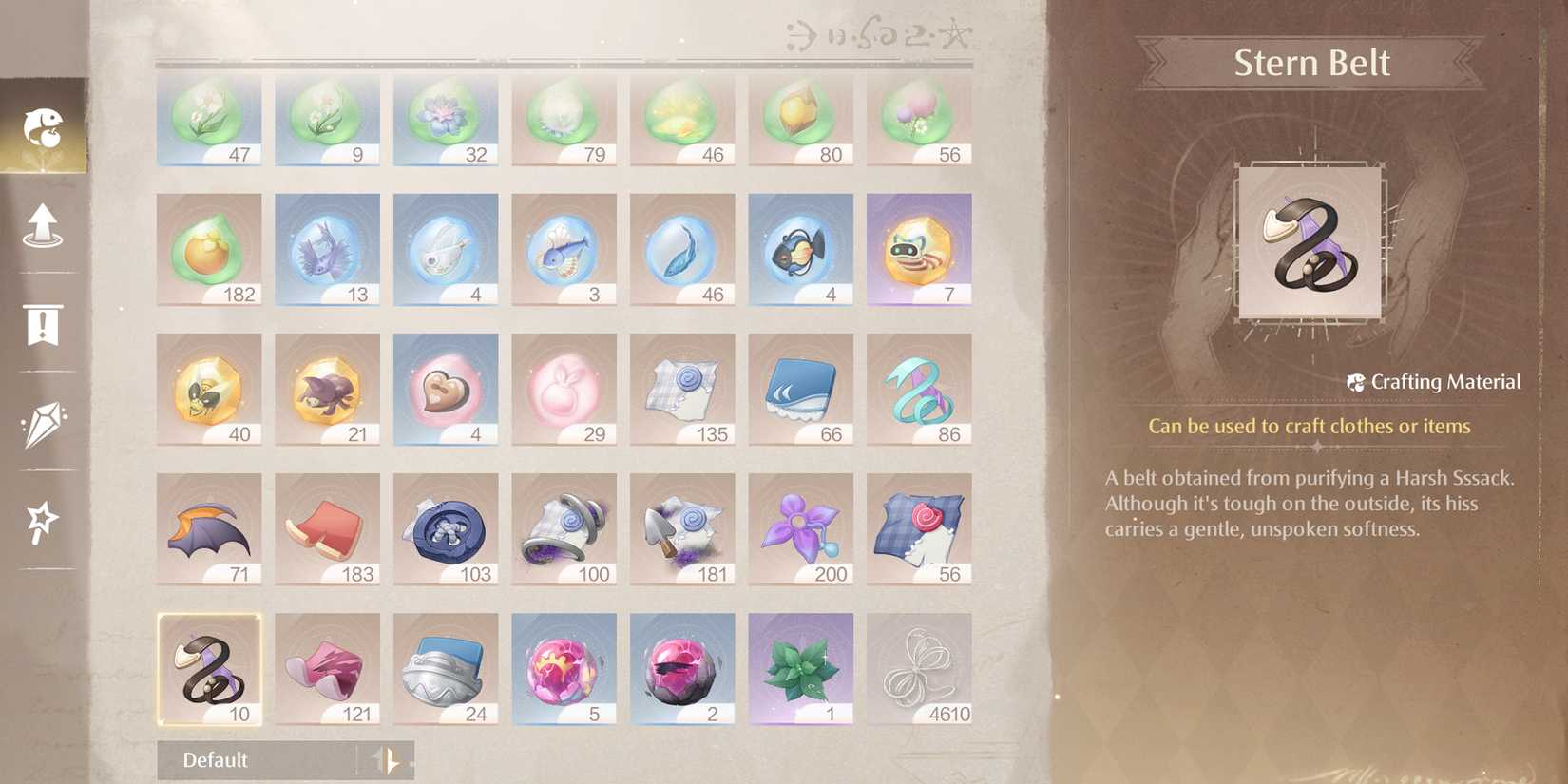Click the orange fruit item showing 182
This screenshot has width=1568, height=784.
208,248
